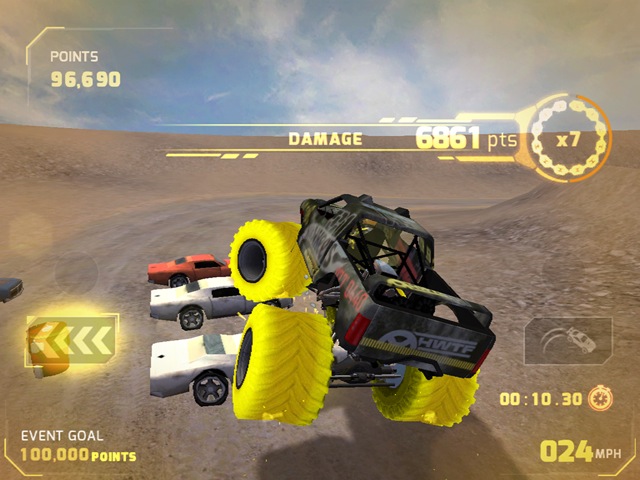Select the glowing yellow chevron arrows indicator

point(72,341)
